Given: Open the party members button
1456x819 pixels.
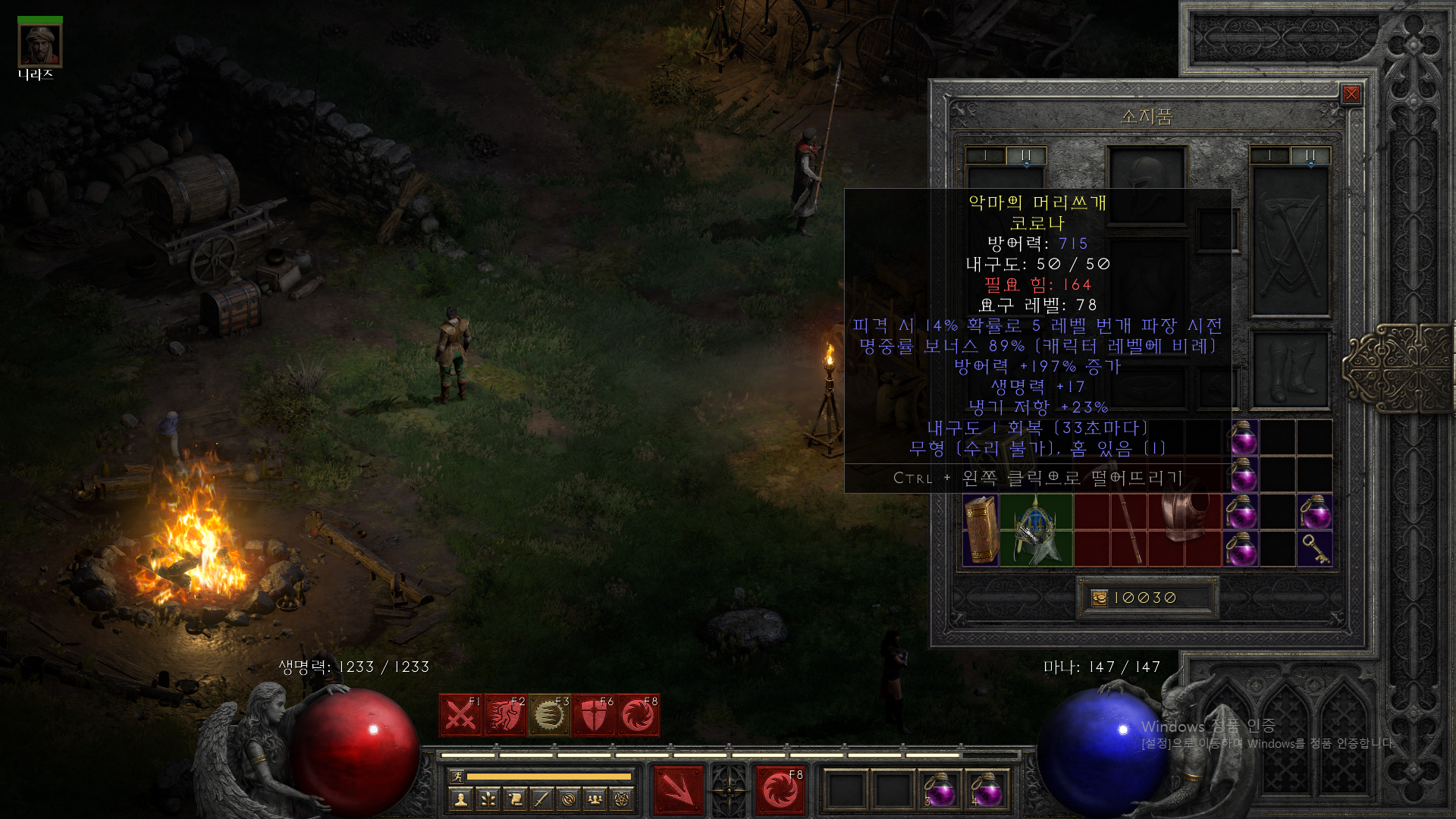Looking at the screenshot, I should pyautogui.click(x=595, y=799).
